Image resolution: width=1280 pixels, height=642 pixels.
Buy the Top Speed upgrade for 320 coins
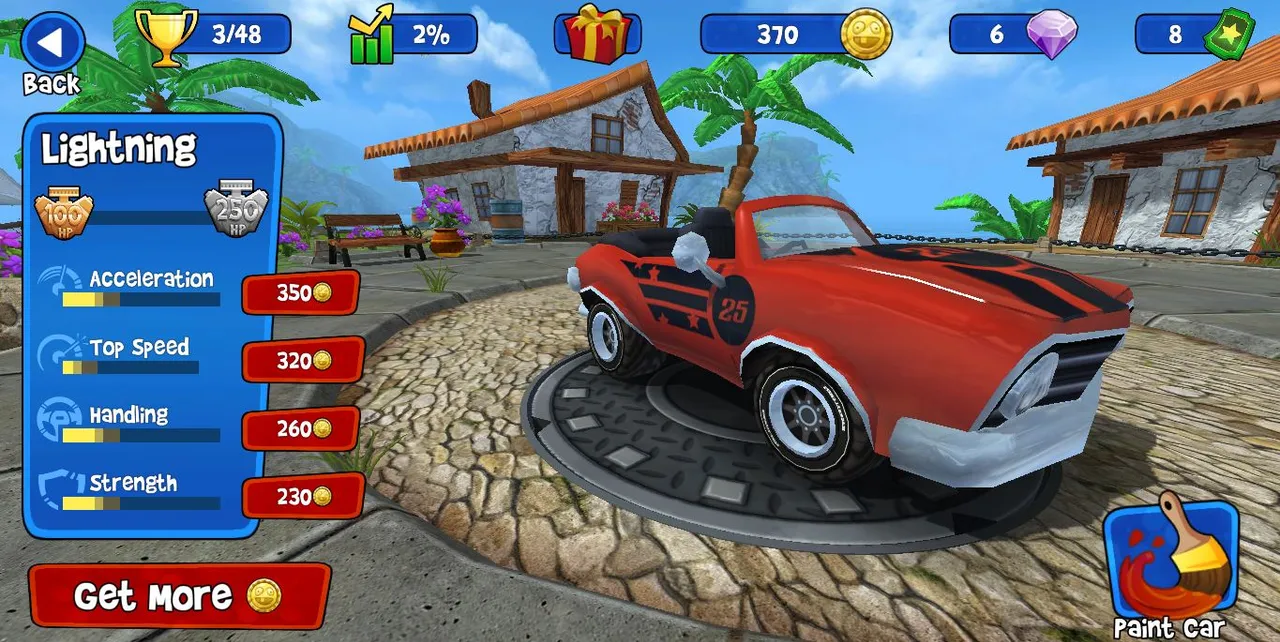(302, 360)
